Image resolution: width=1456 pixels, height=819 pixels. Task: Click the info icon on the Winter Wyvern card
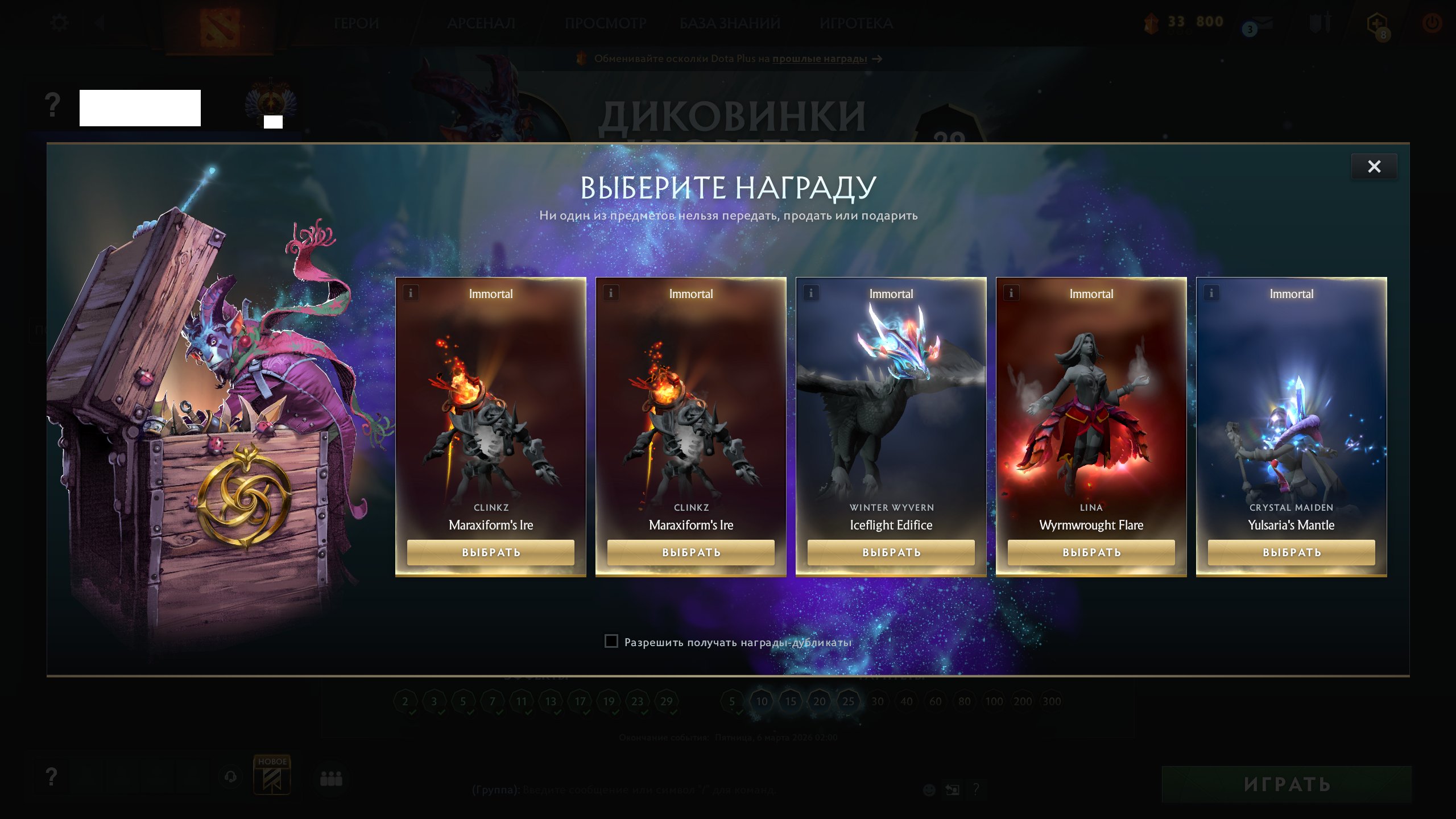point(810,293)
